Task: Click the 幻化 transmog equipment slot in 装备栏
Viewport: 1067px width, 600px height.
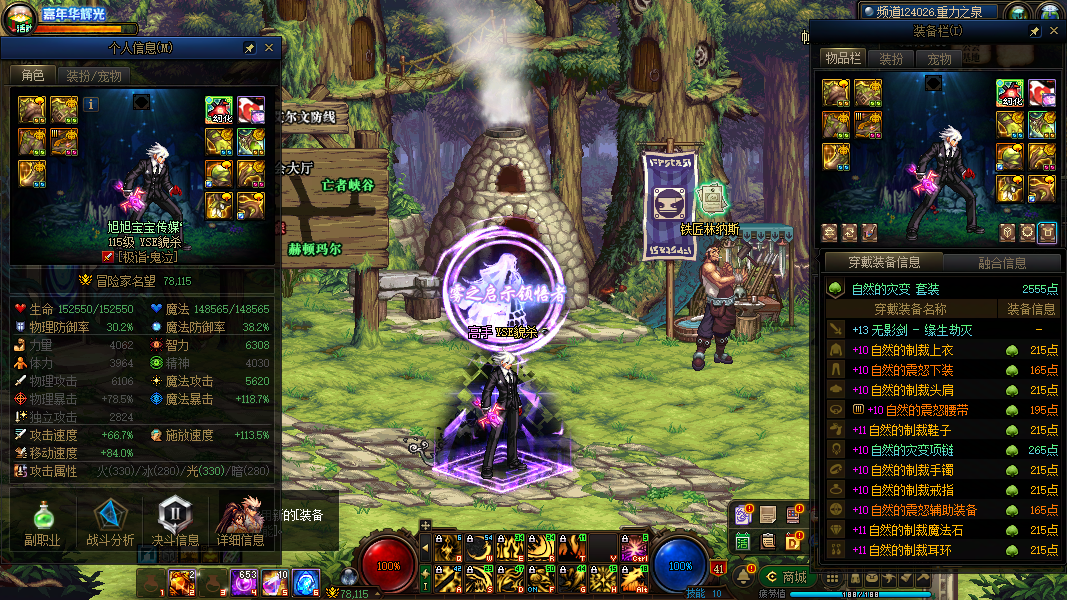Action: coord(1009,92)
